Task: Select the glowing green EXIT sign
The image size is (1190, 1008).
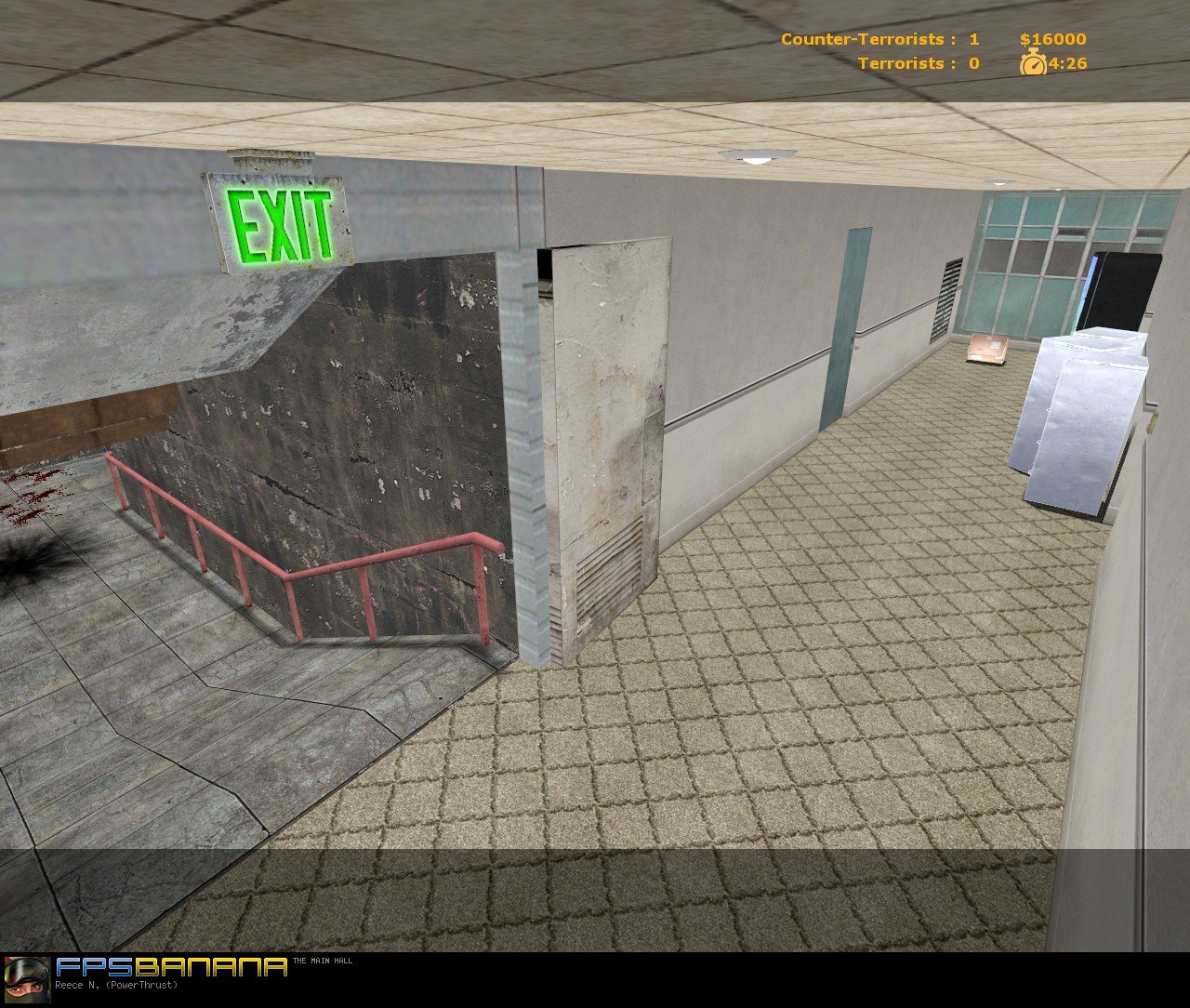Action: (279, 221)
